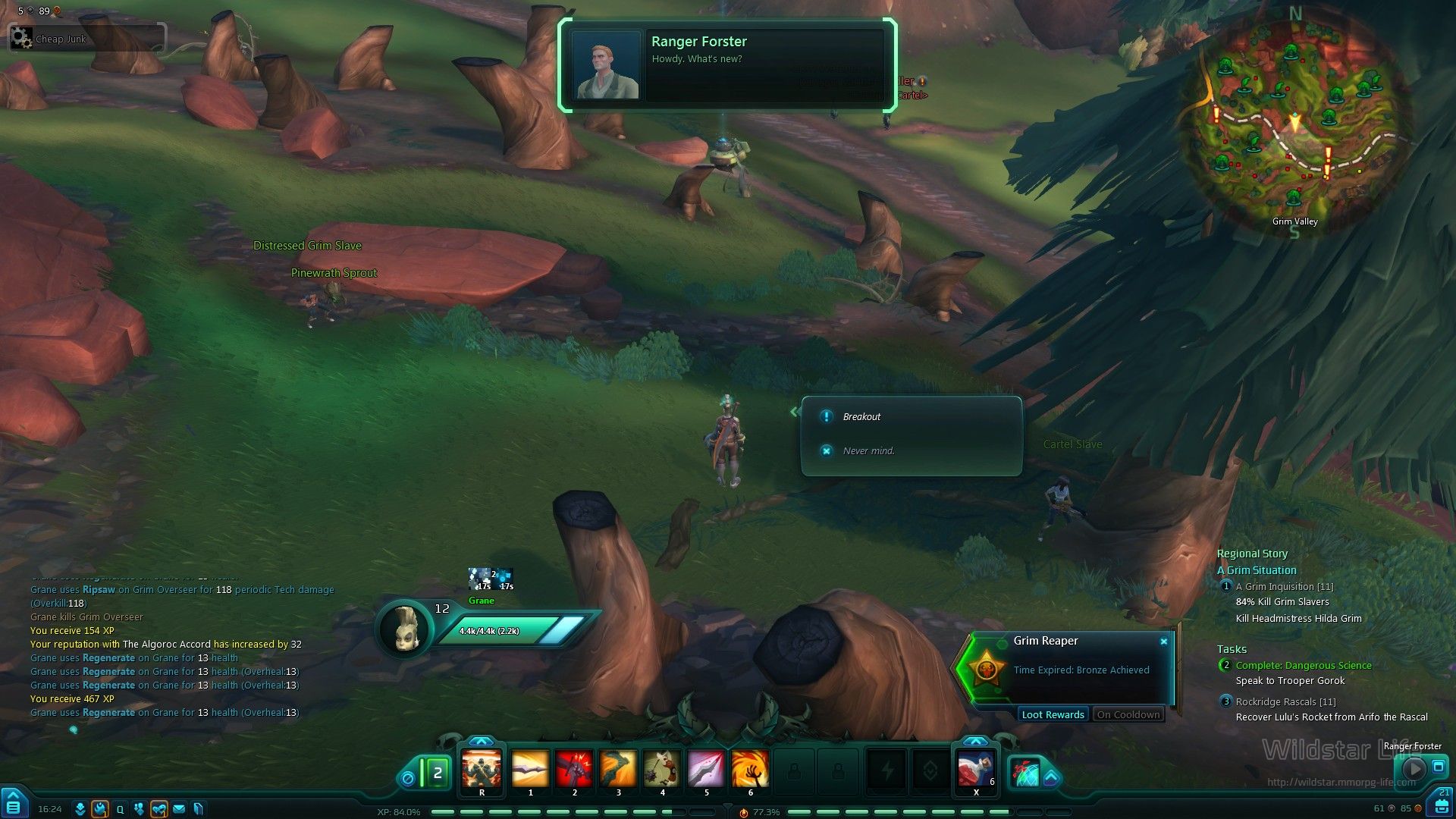The image size is (1456, 819).
Task: Trigger the curved blade ability in slot 3
Action: point(618,770)
